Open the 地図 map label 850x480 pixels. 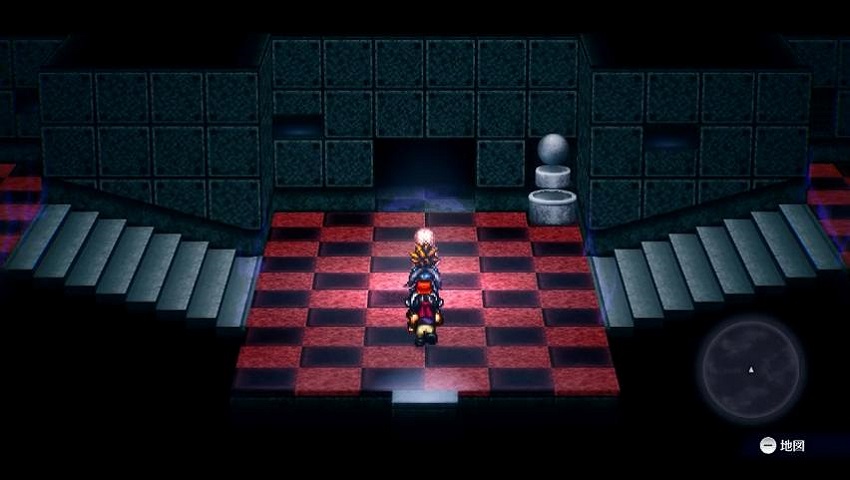783,446
